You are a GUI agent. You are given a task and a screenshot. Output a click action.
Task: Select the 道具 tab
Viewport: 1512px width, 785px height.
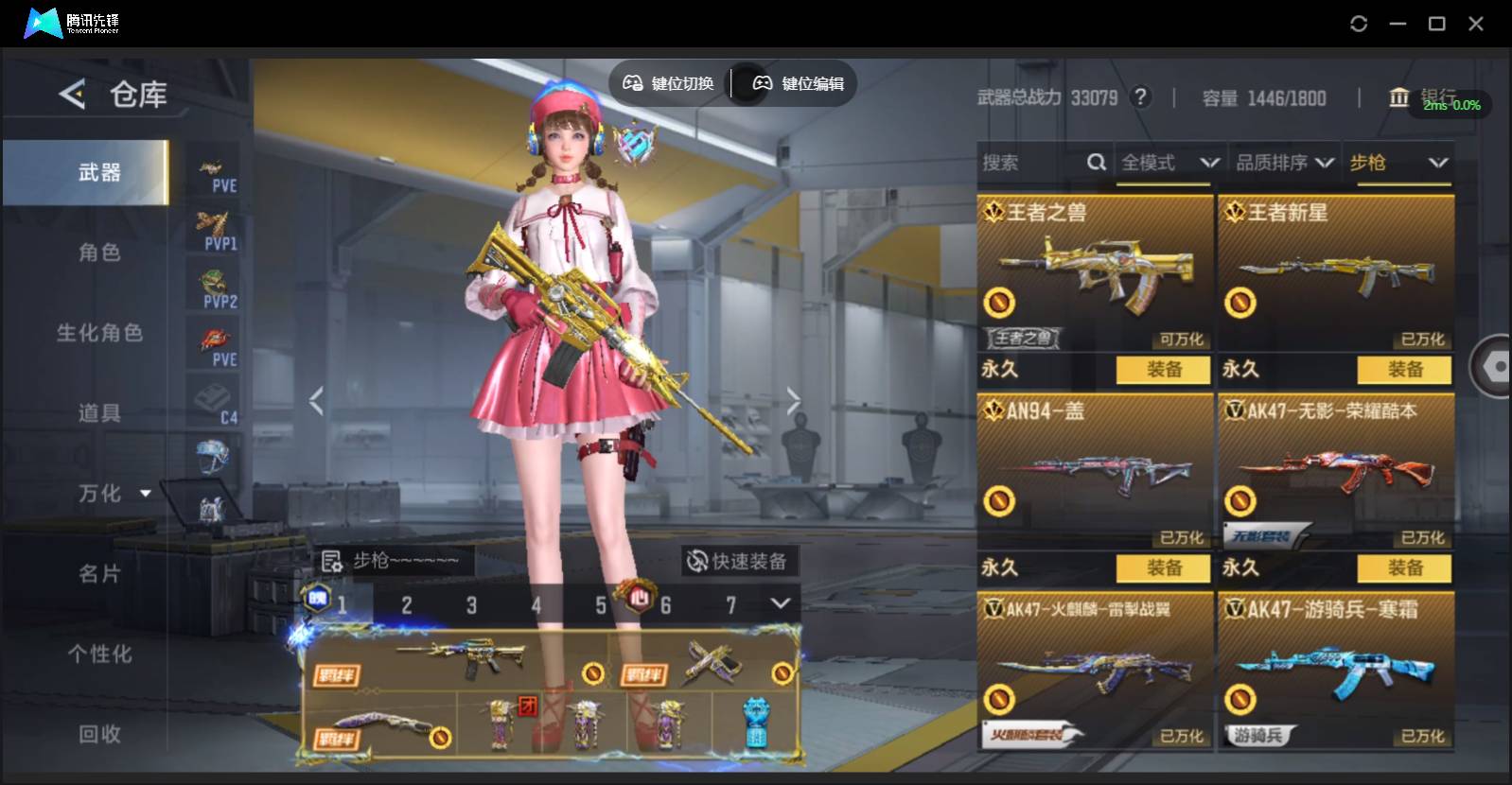99,413
